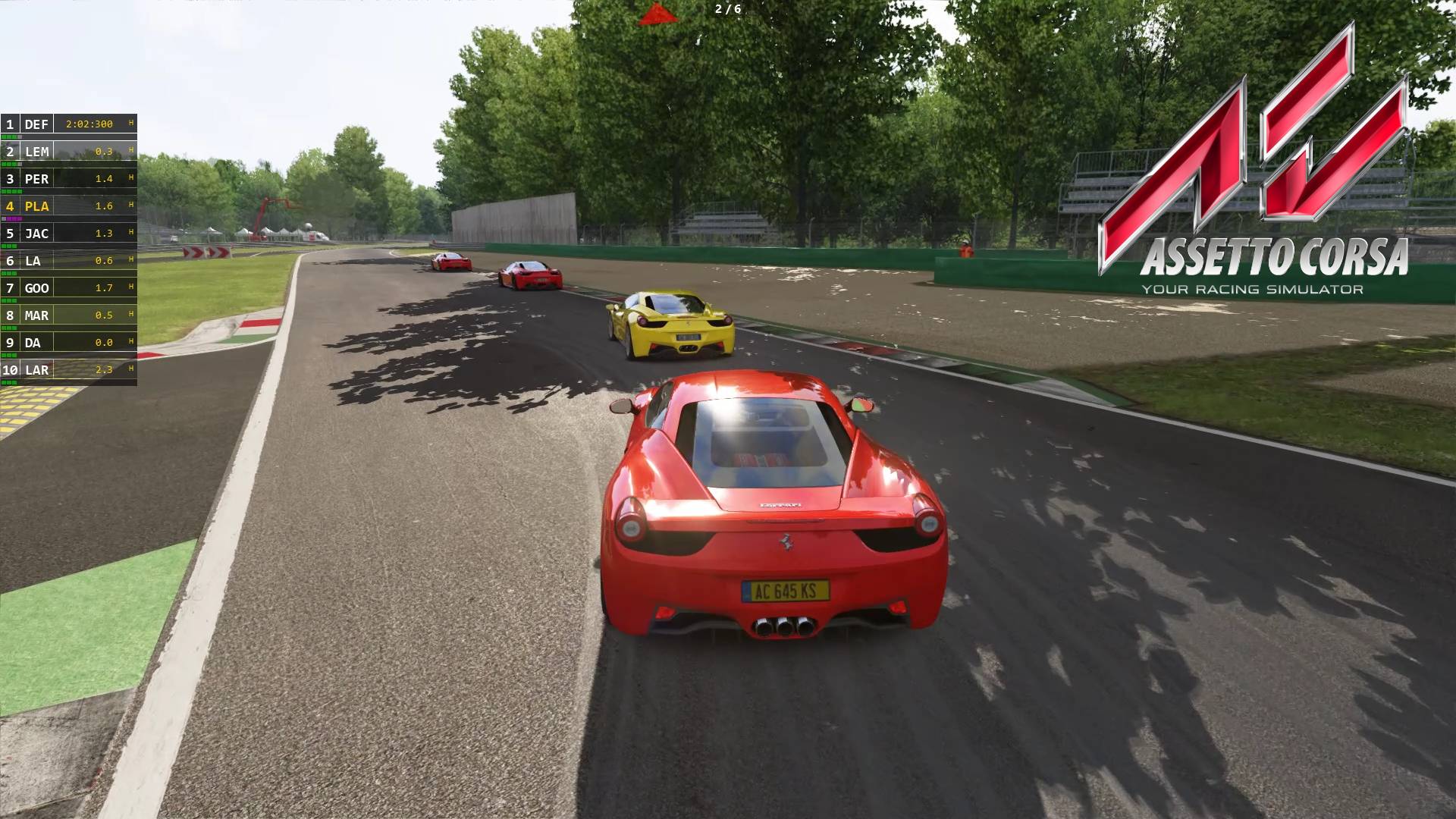This screenshot has width=1456, height=819.
Task: Click the gray sector segment below LEM
Action: point(19,165)
